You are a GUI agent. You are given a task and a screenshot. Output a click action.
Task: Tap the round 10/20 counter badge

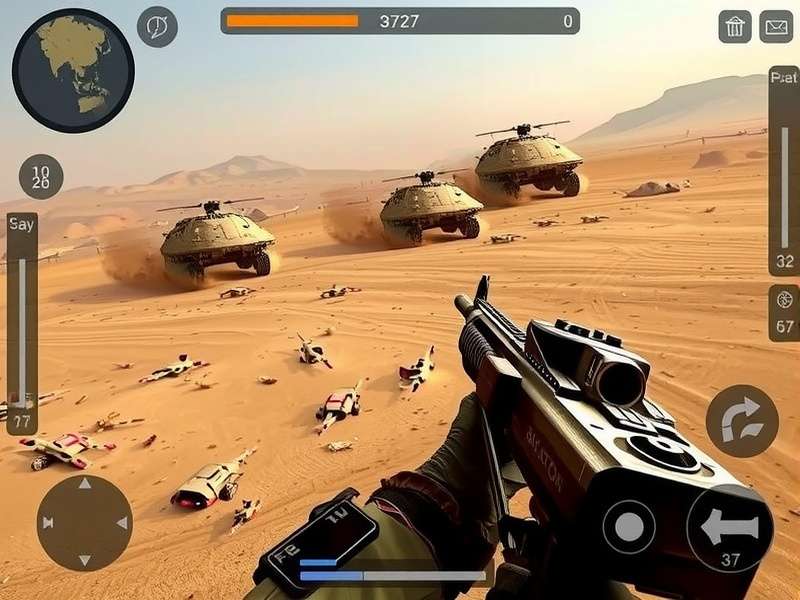point(41,177)
